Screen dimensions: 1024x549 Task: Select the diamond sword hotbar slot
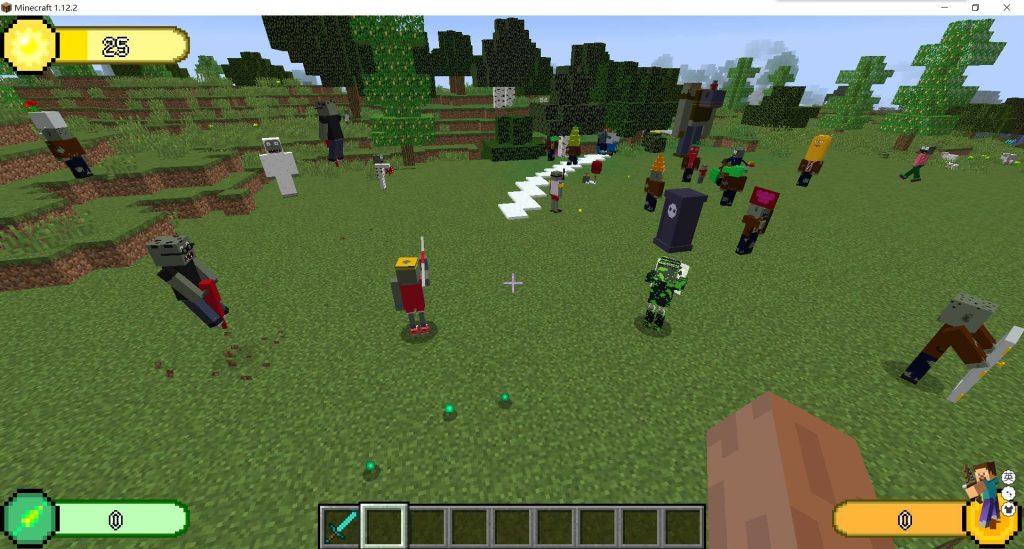(x=341, y=526)
